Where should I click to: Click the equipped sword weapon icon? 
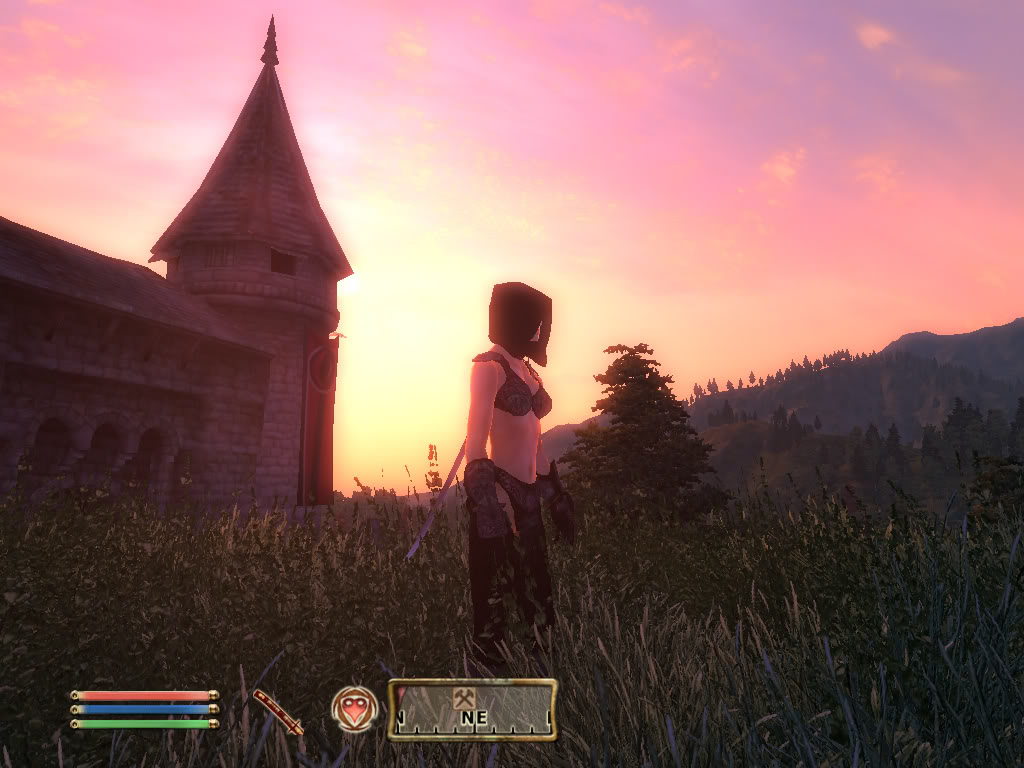pos(277,711)
